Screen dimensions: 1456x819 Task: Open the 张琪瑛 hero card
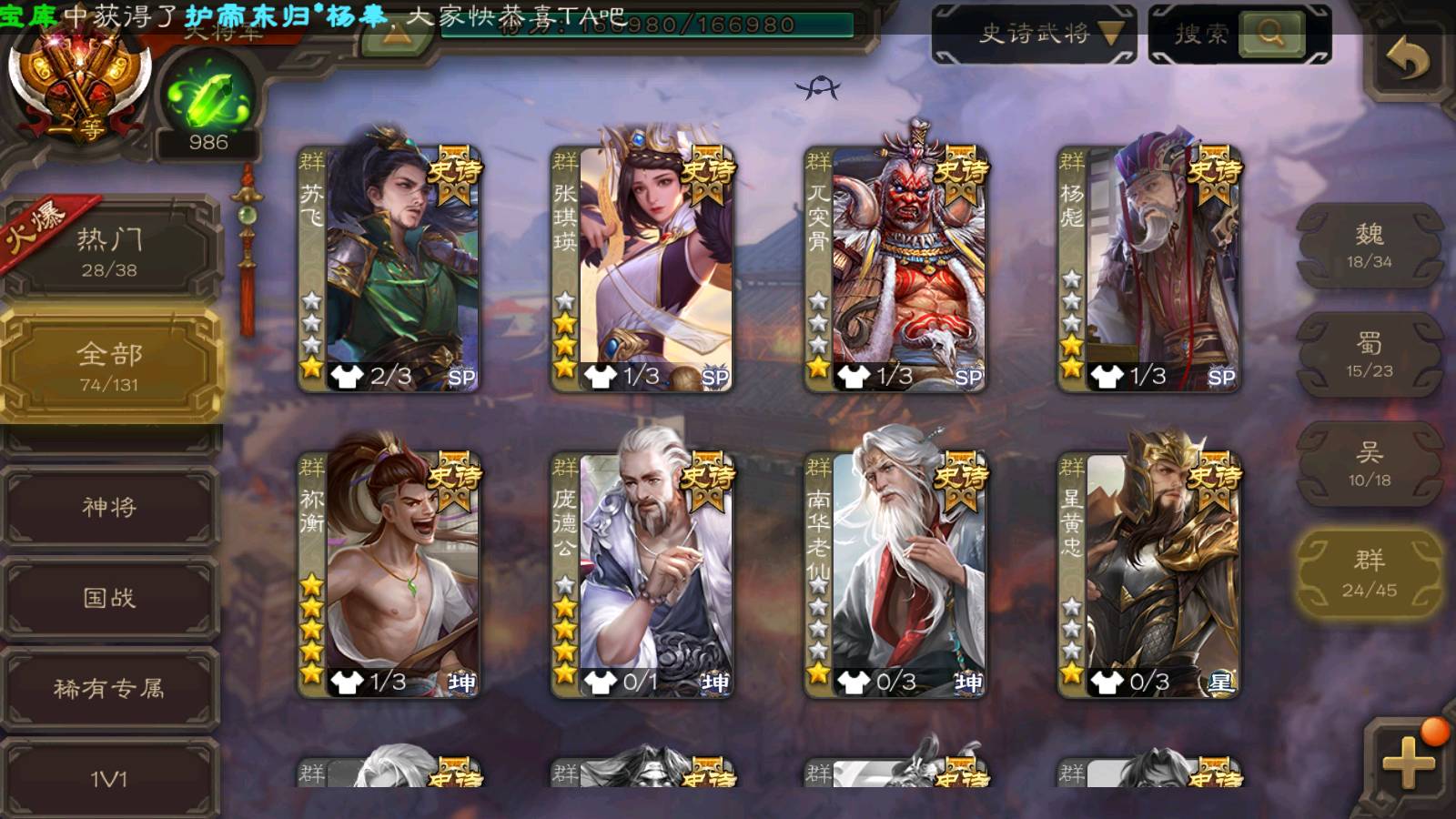[642, 269]
